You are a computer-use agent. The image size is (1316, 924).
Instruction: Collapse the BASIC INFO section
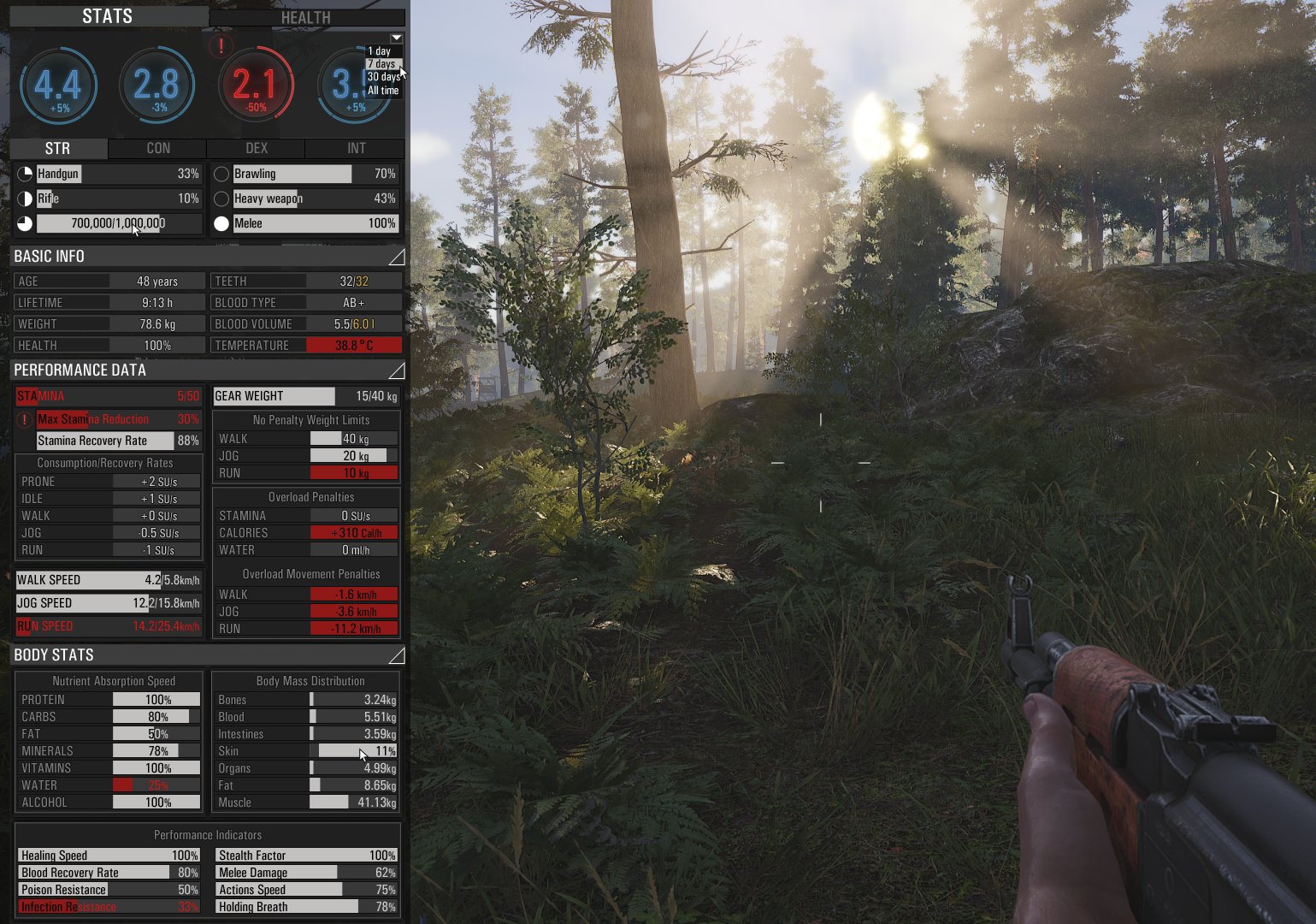[x=396, y=257]
